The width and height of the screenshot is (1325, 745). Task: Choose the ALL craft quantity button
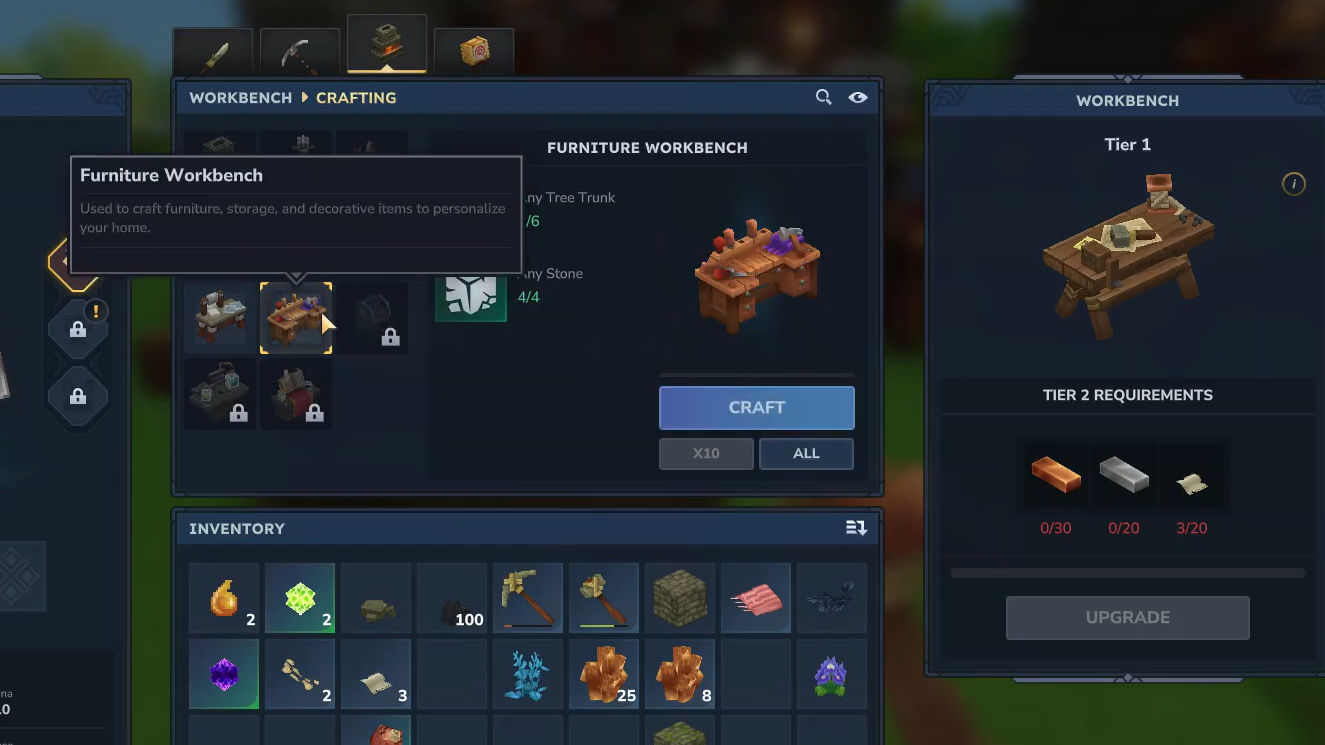806,454
